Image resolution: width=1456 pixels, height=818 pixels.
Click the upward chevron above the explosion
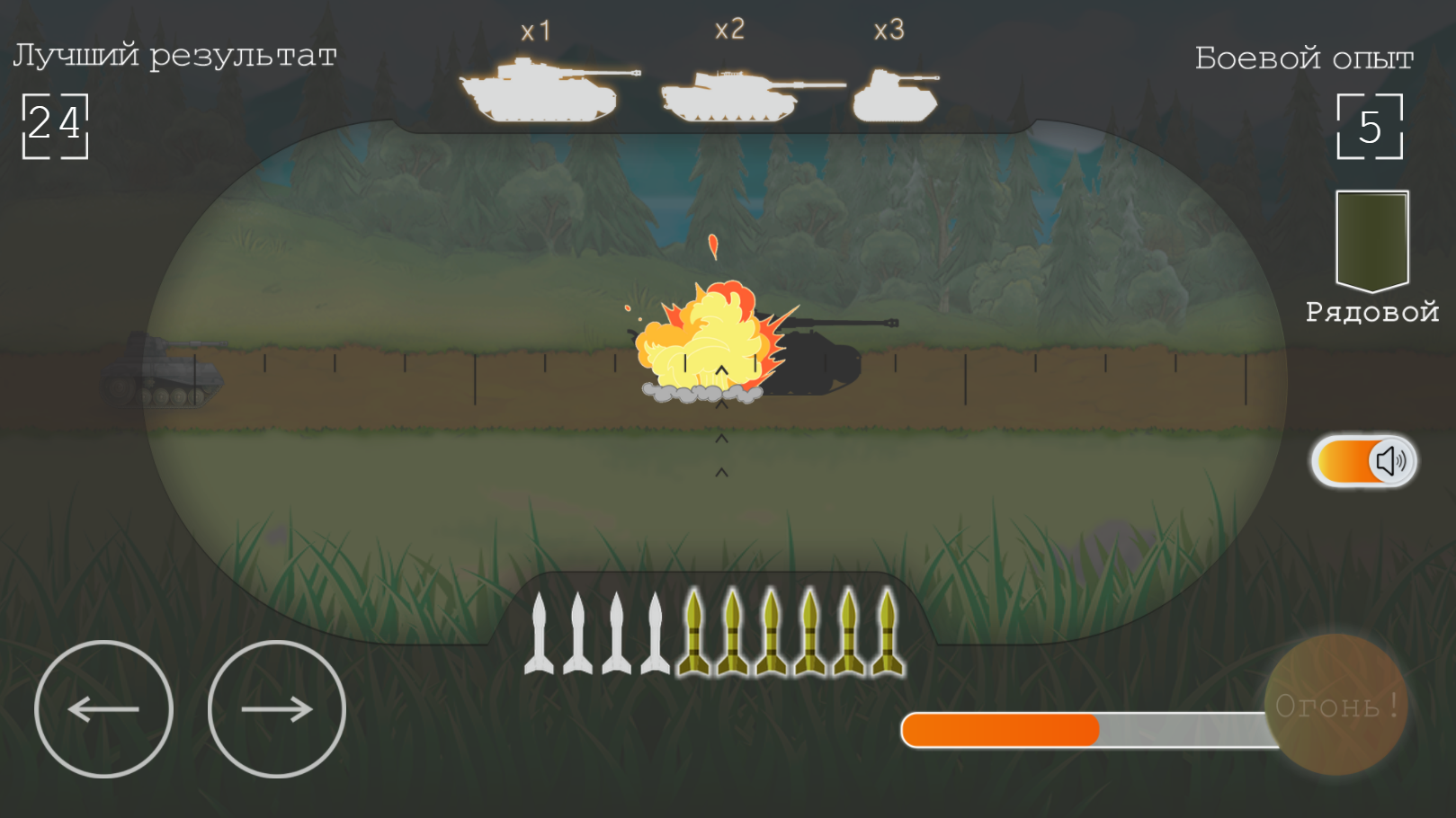pyautogui.click(x=720, y=368)
